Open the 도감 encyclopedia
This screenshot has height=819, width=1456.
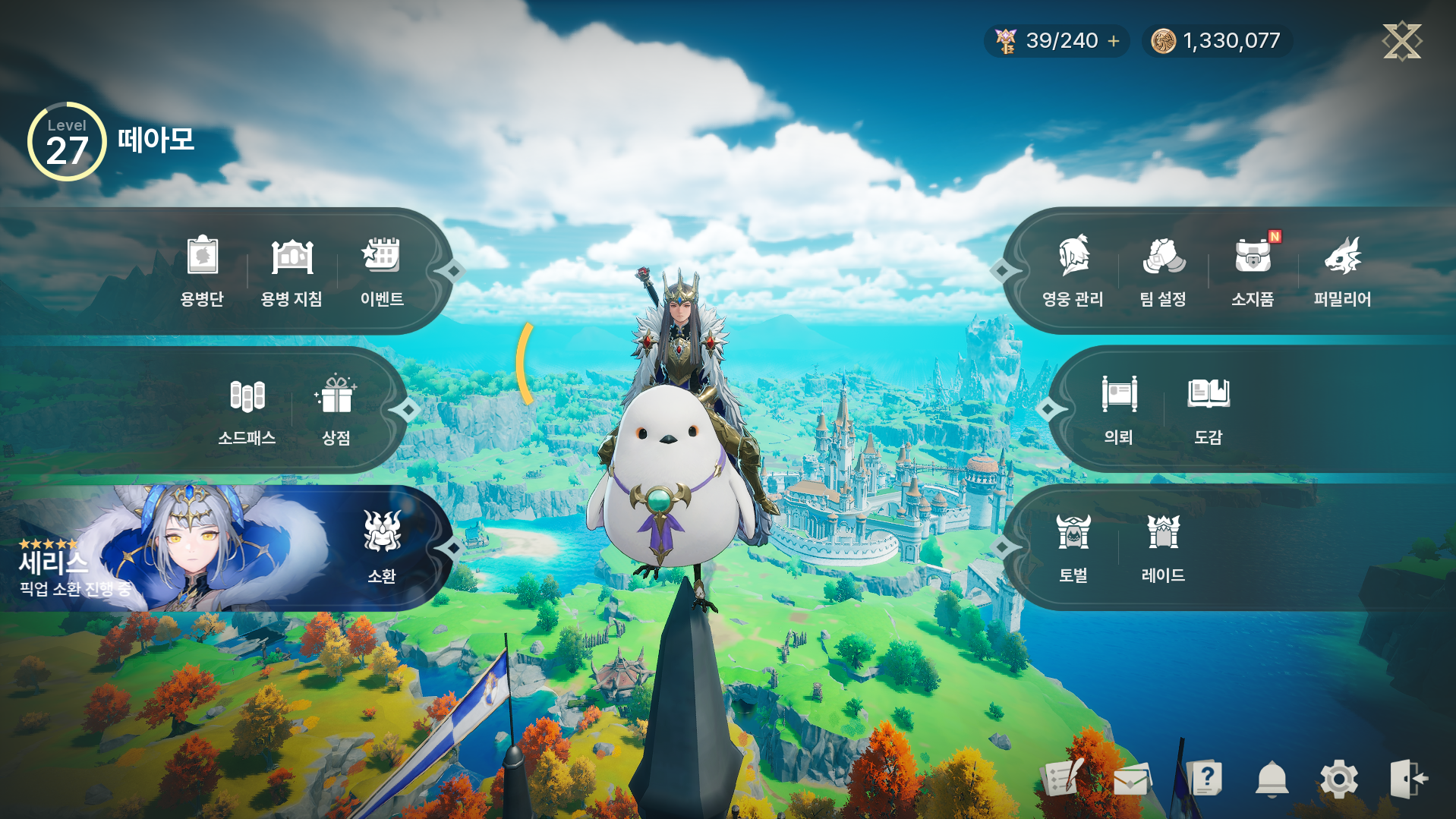tap(1208, 410)
